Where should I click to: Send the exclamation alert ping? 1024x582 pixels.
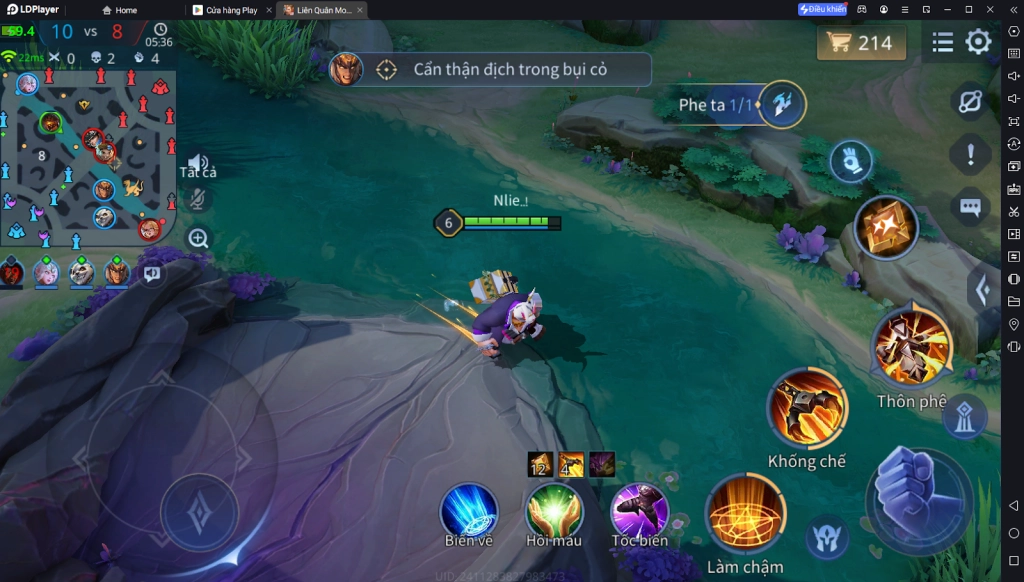970,155
